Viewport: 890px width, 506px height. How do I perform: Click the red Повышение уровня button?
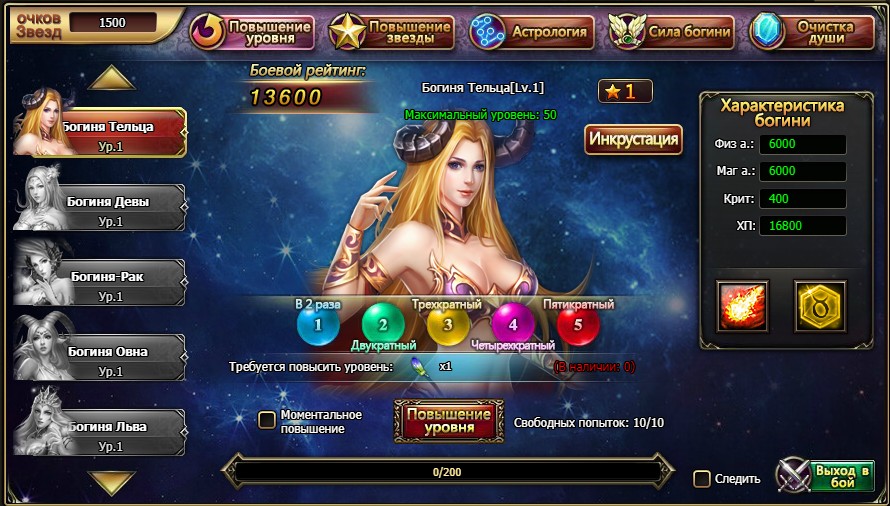tap(448, 421)
